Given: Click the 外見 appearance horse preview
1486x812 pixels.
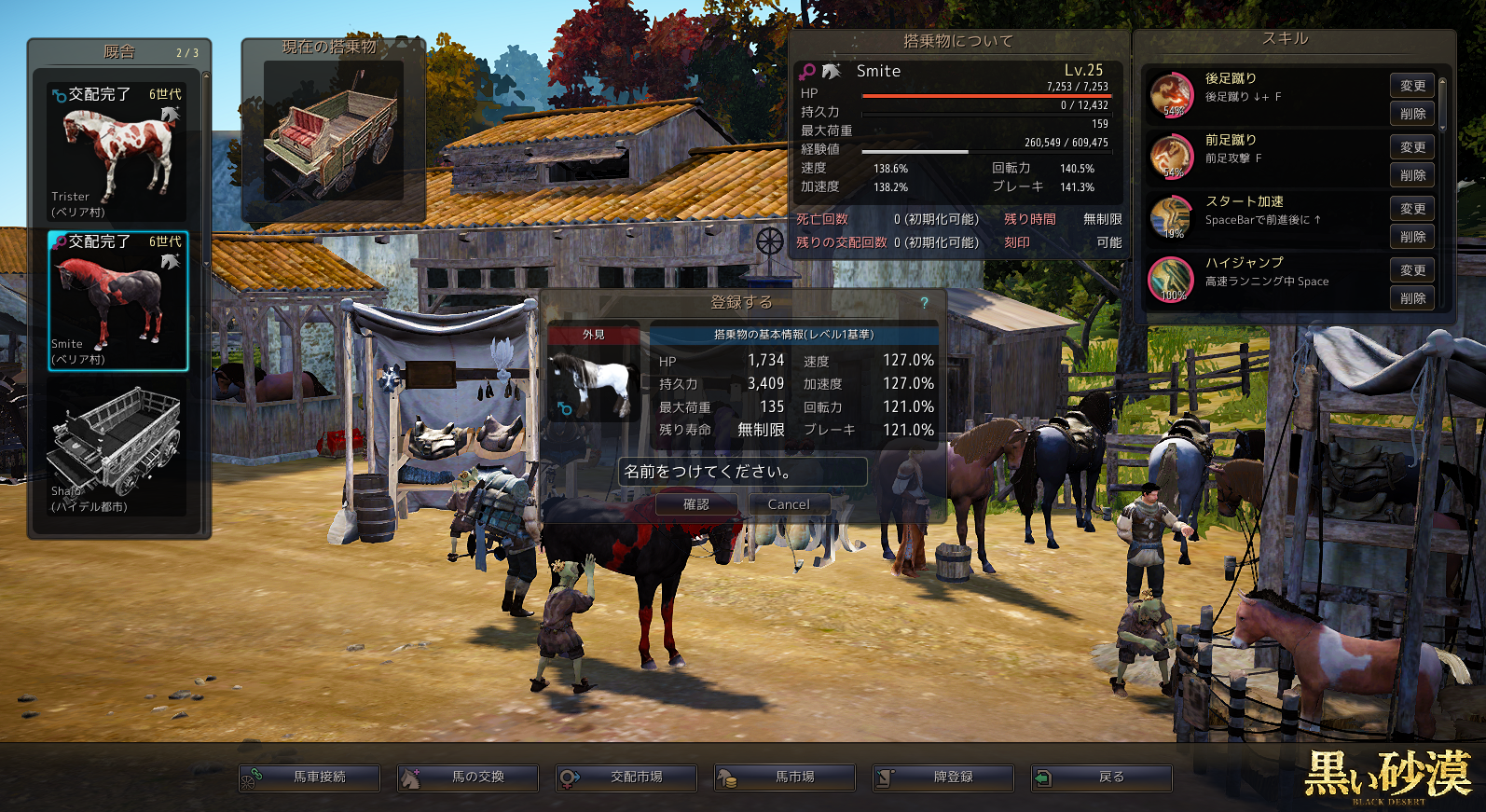Looking at the screenshot, I should [593, 383].
